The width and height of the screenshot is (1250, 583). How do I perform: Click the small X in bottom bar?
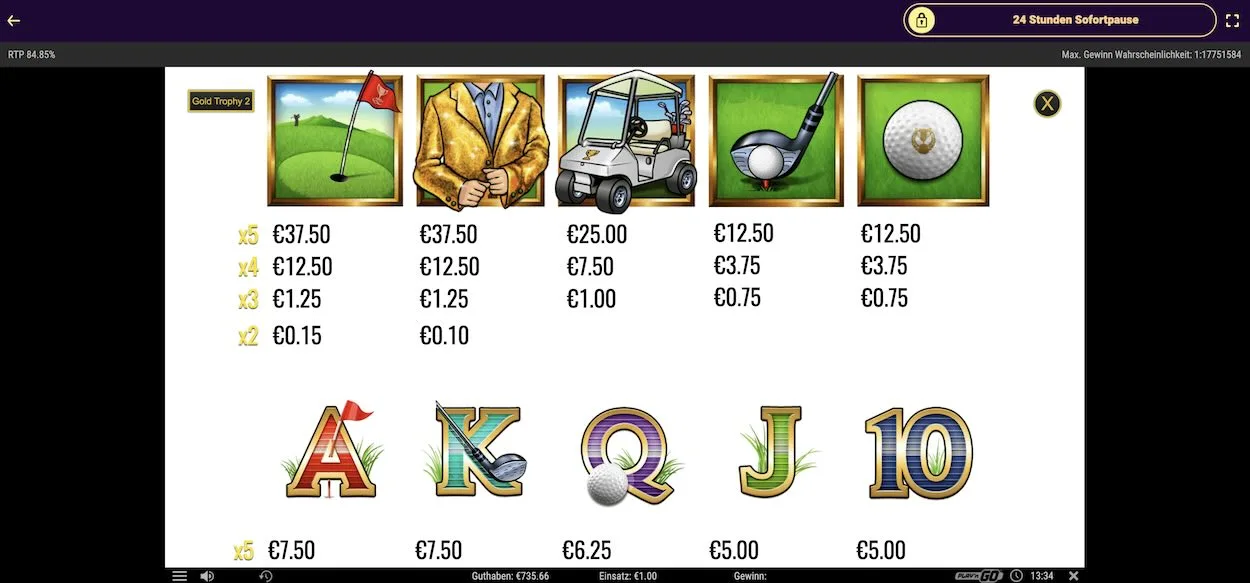[x=1073, y=576]
